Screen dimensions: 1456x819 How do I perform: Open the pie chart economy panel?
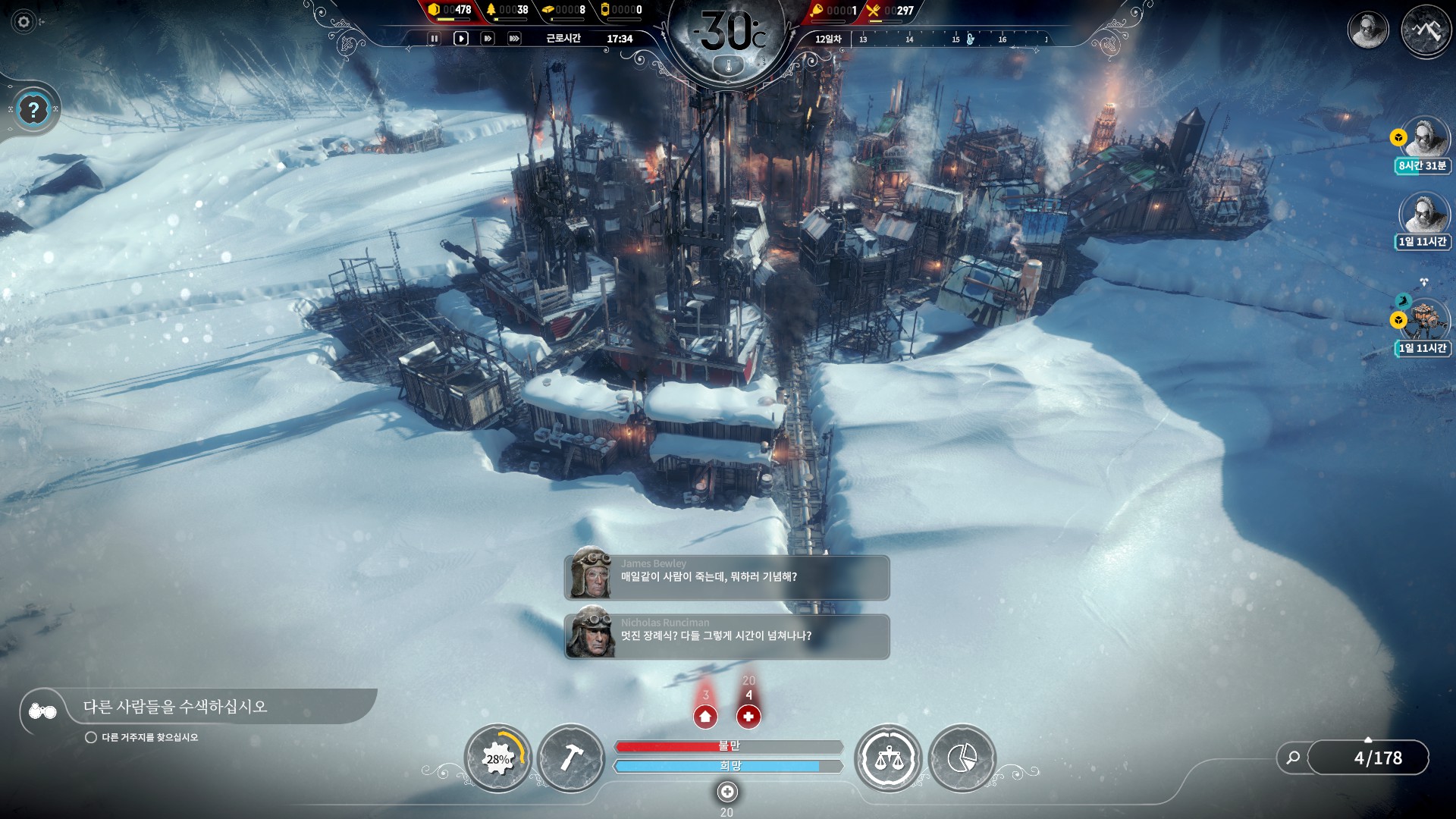(962, 758)
